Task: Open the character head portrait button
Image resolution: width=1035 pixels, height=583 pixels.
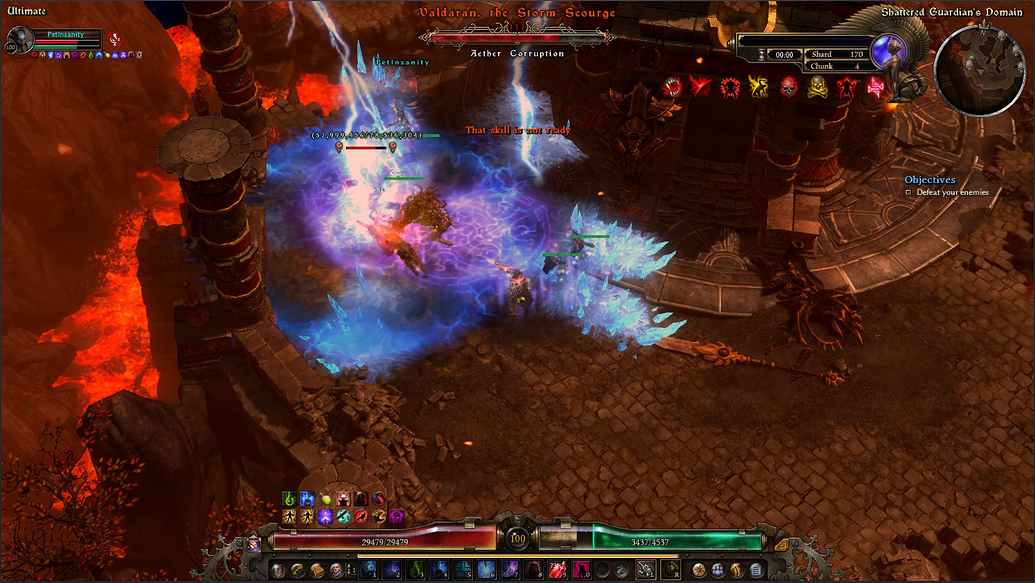Action: [336, 570]
